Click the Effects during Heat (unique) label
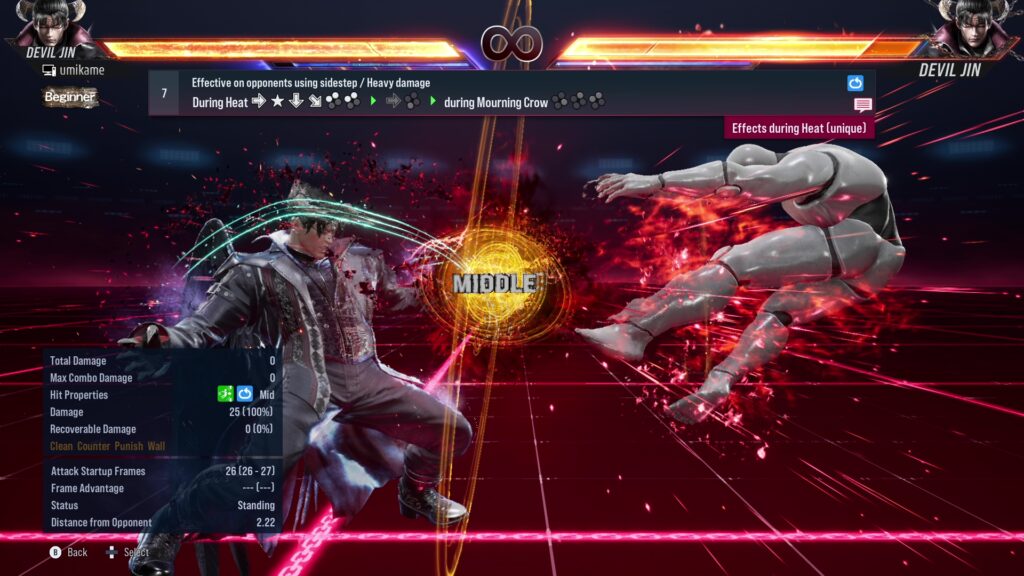 pyautogui.click(x=799, y=128)
